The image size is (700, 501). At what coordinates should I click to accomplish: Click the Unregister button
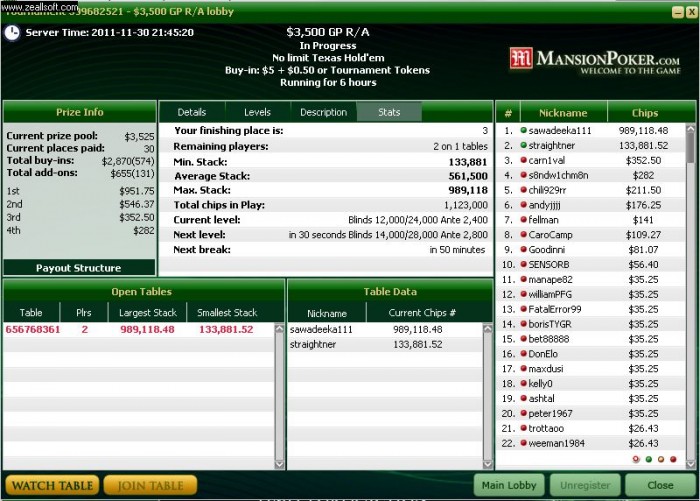coord(584,486)
